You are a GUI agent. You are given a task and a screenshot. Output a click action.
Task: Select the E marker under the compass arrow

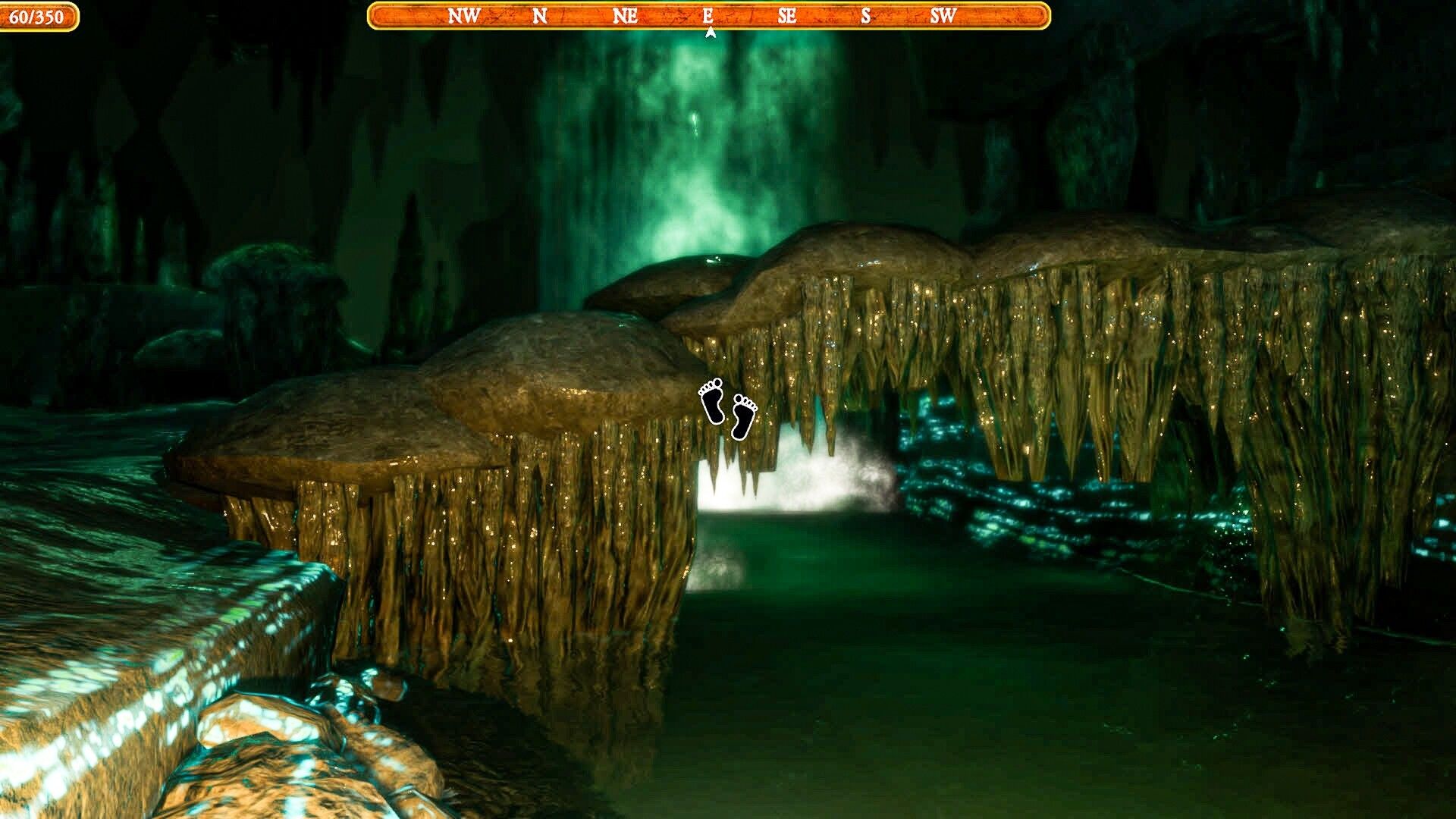click(708, 14)
